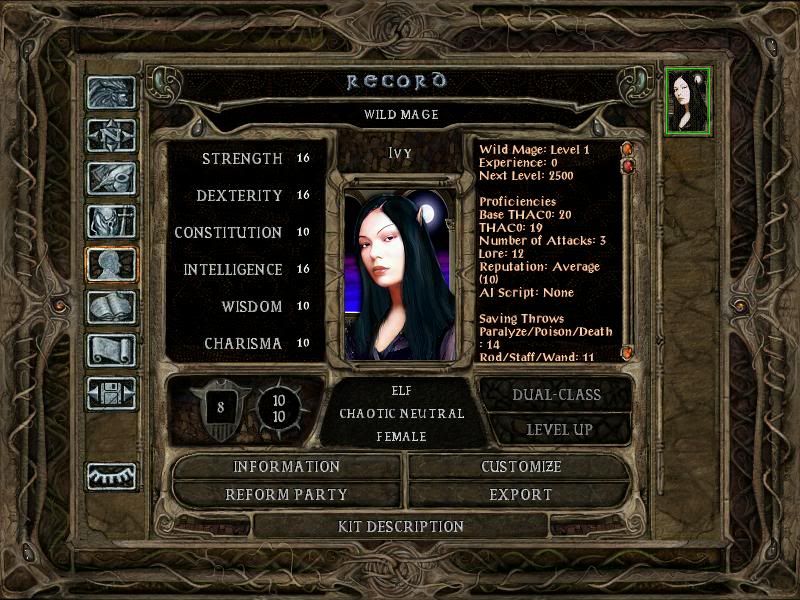
Task: Open options via the floppy disk icon
Action: pos(111,394)
